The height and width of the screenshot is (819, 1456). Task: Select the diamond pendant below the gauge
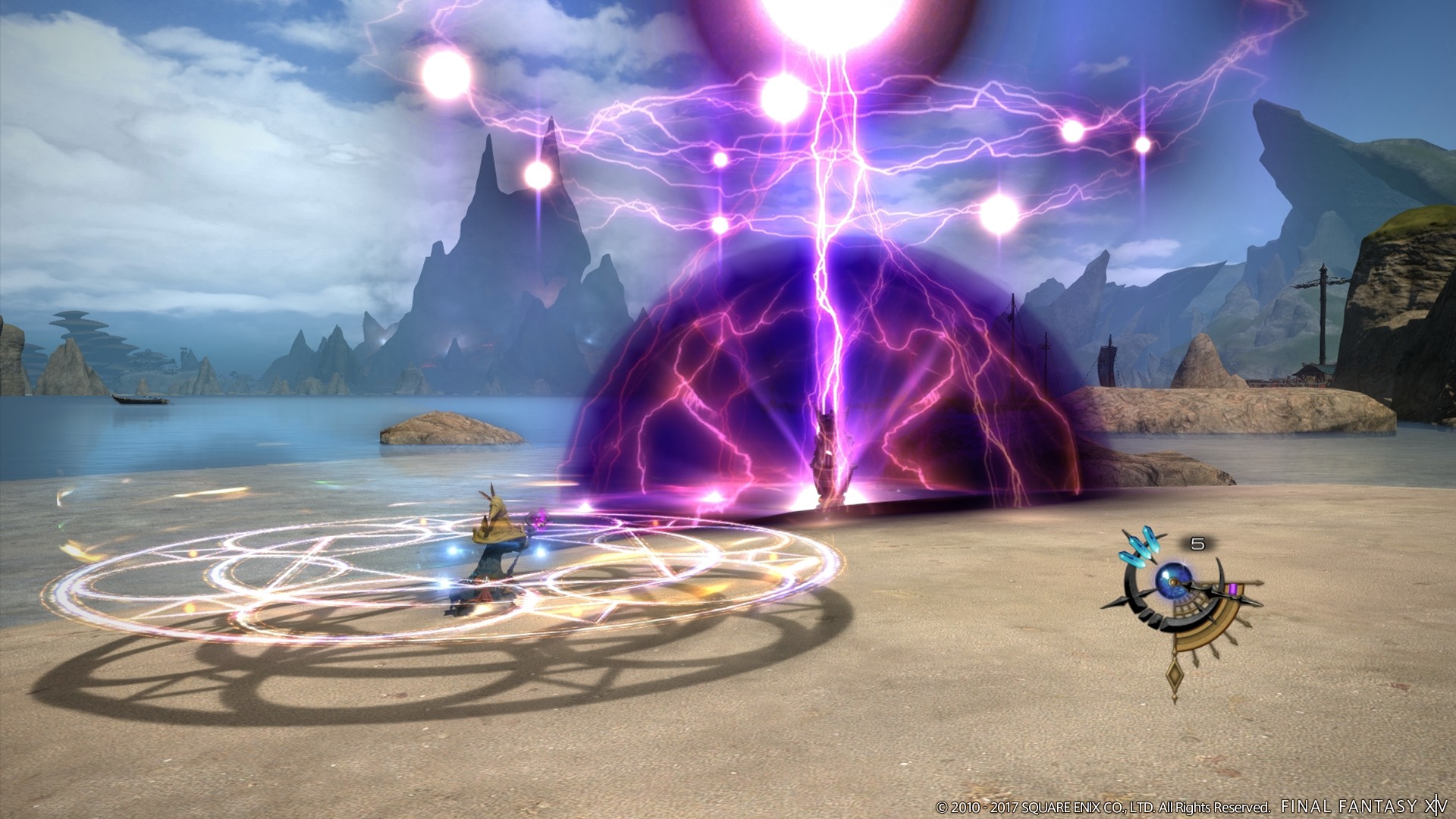point(1175,673)
